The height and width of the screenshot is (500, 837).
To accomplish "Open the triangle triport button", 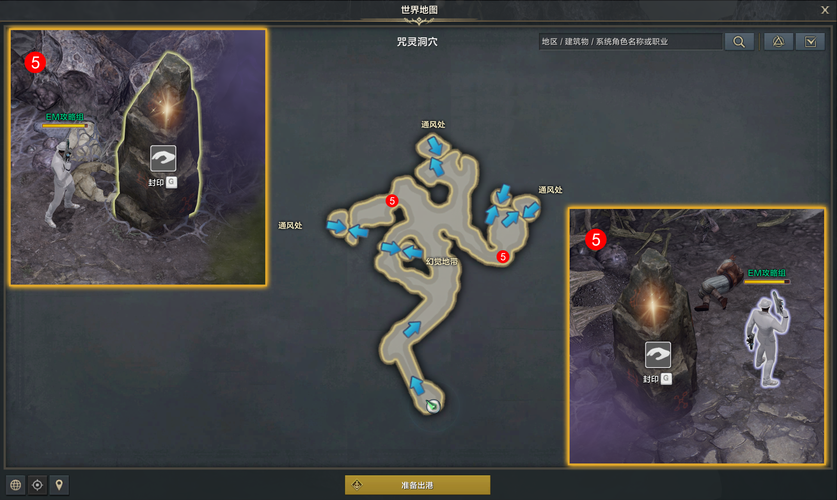I will (x=778, y=42).
